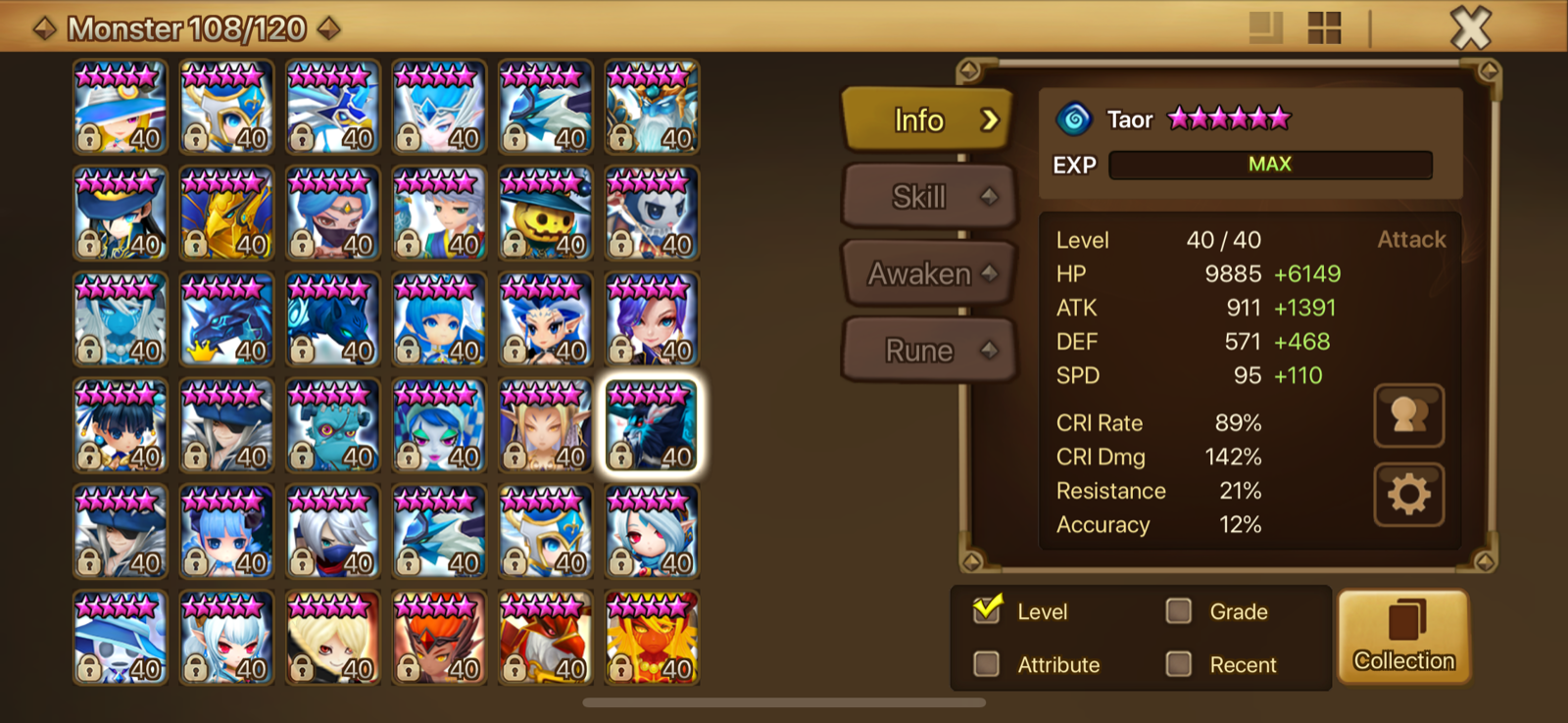Toggle the Level sorting checkbox
The image size is (1568, 723).
pyautogui.click(x=987, y=610)
